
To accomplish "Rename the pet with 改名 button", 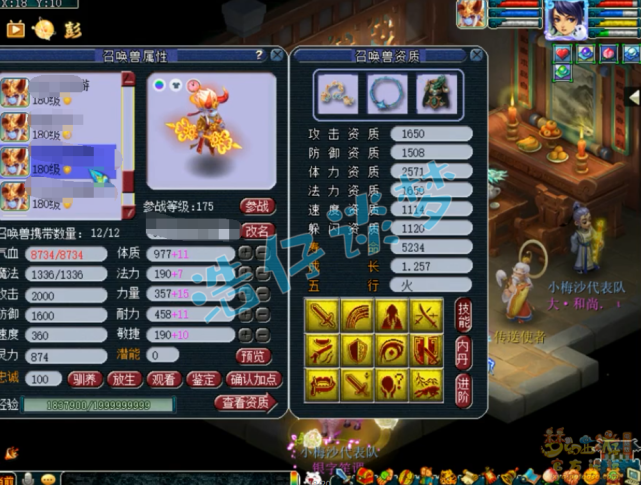I will pyautogui.click(x=258, y=230).
